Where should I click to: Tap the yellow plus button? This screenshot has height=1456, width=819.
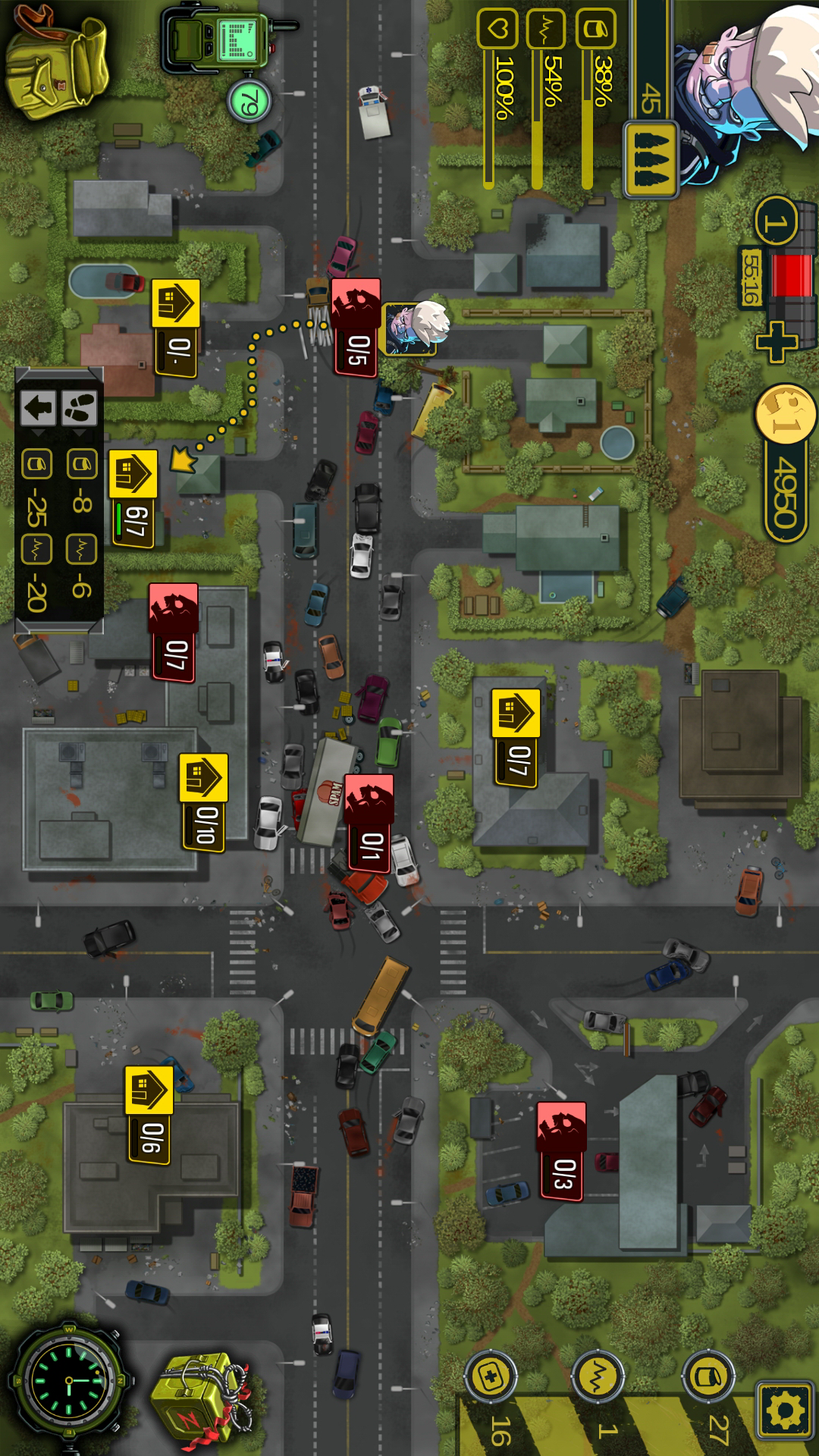776,343
